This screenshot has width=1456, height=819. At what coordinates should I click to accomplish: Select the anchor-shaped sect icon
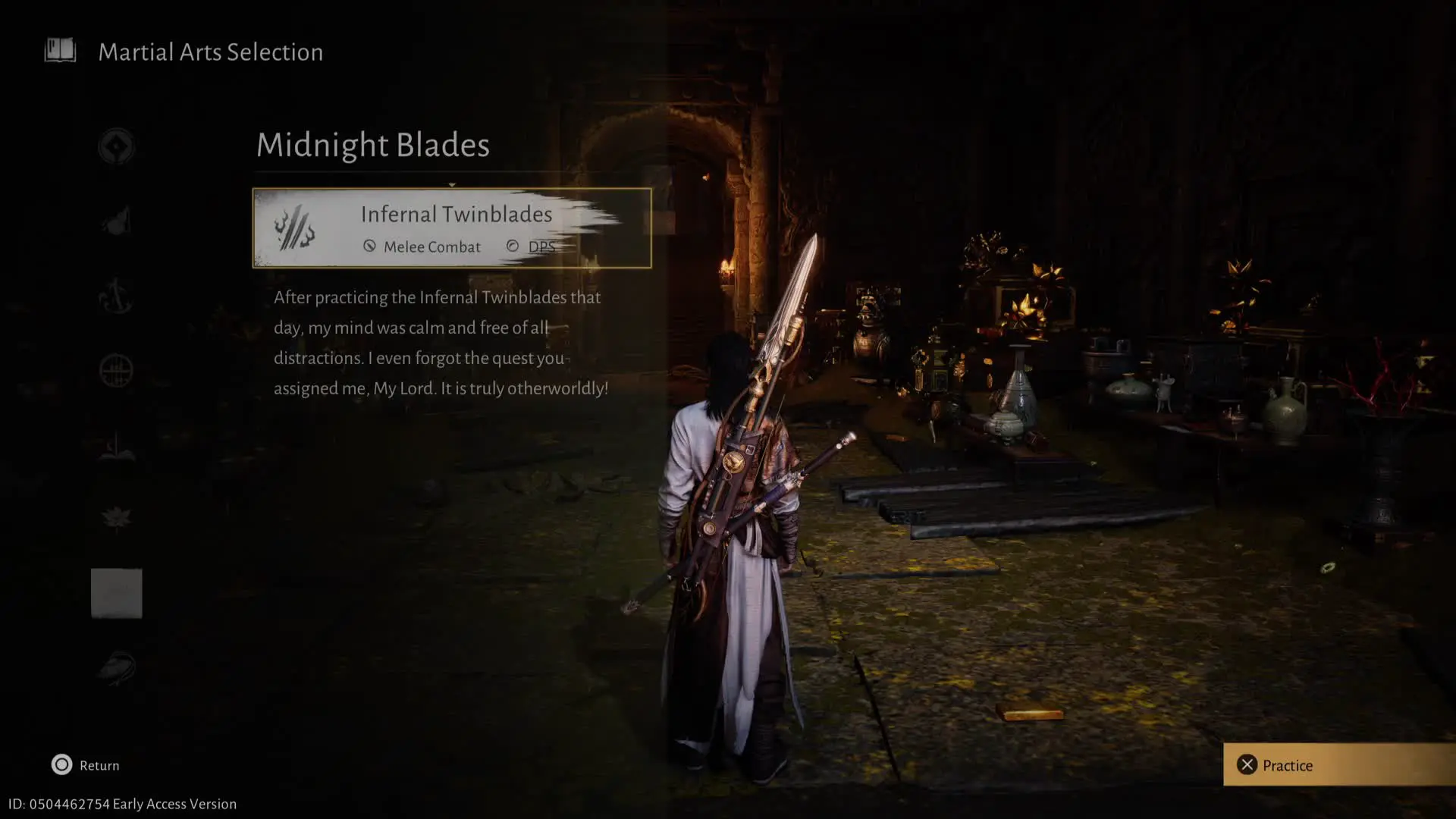click(x=116, y=296)
